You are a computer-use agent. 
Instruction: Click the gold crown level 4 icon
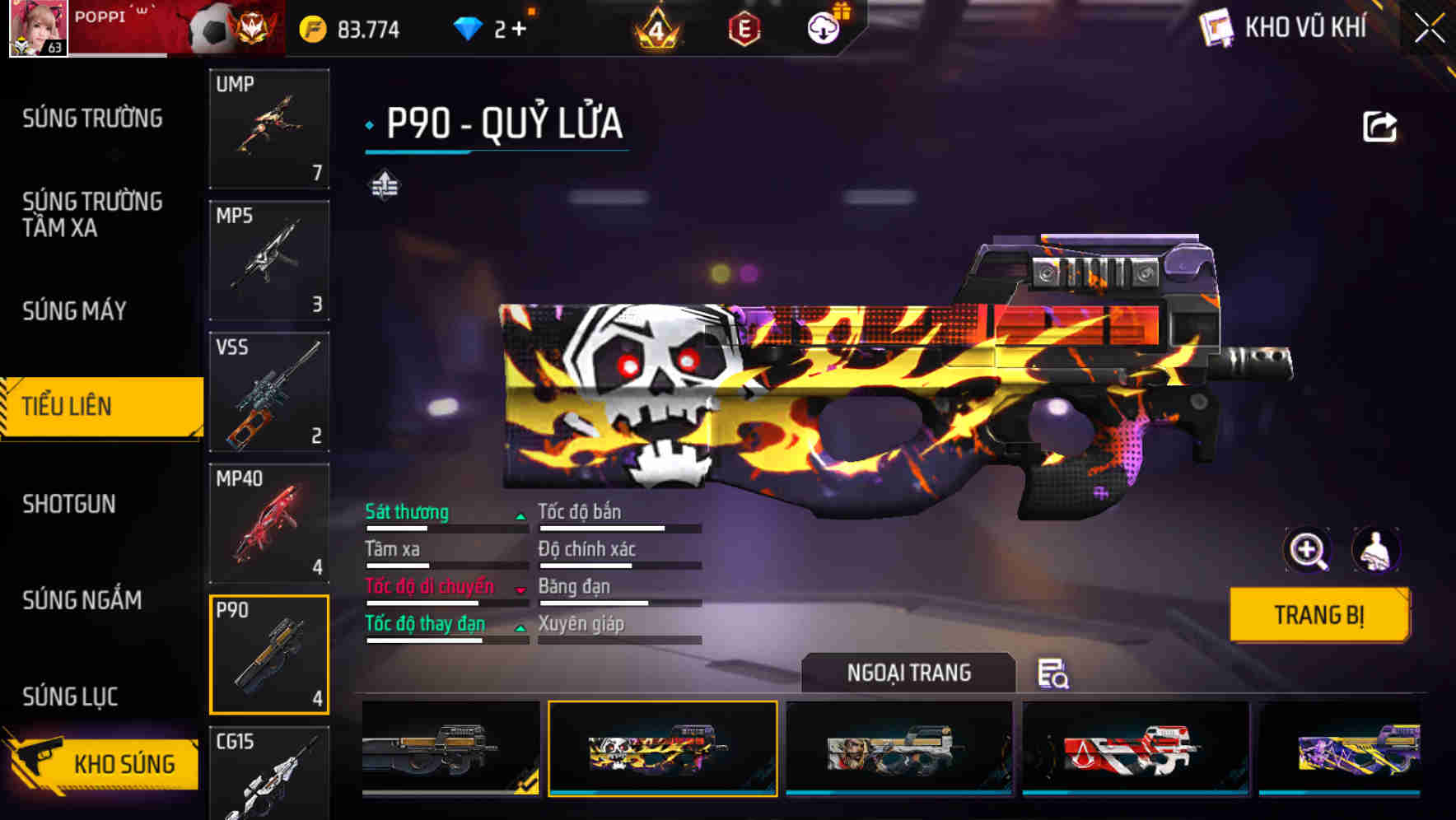(x=658, y=27)
